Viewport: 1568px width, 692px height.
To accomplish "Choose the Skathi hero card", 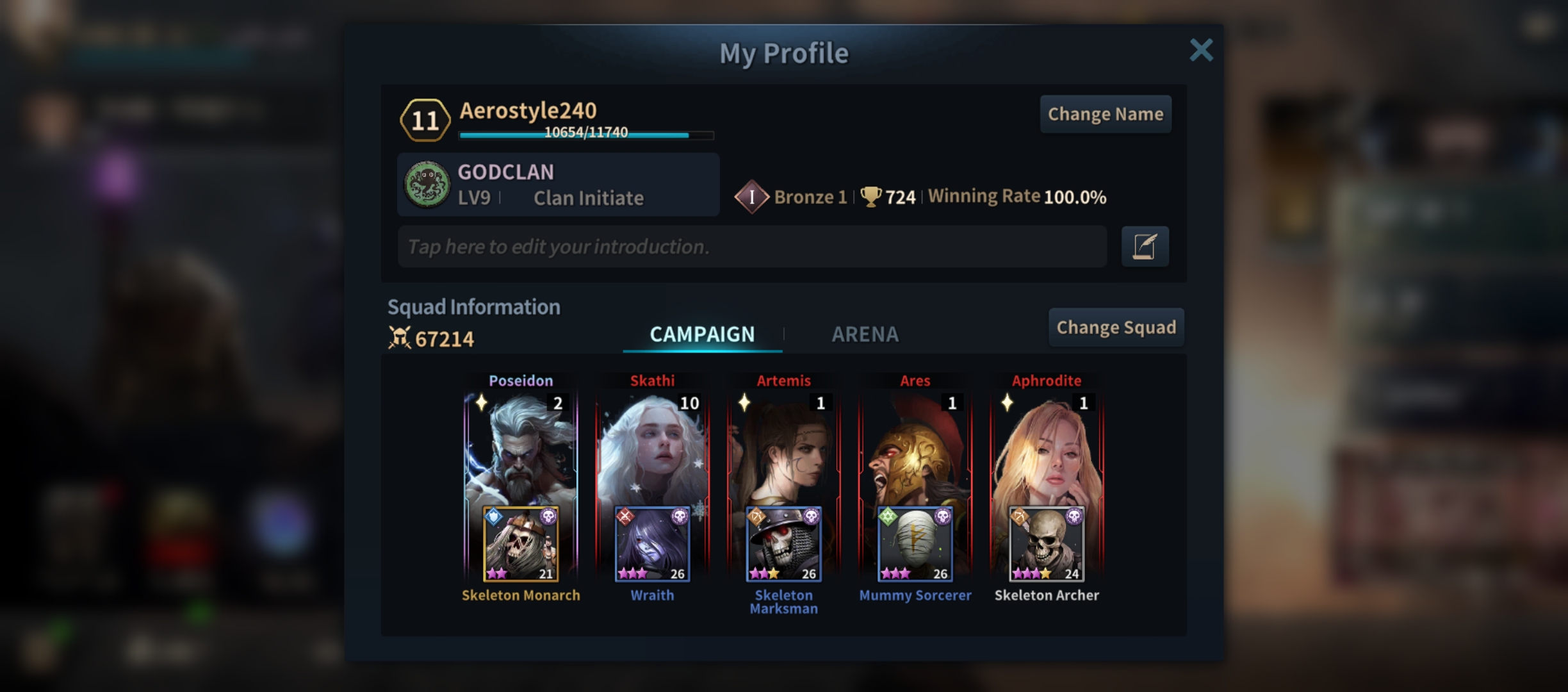I will point(652,449).
